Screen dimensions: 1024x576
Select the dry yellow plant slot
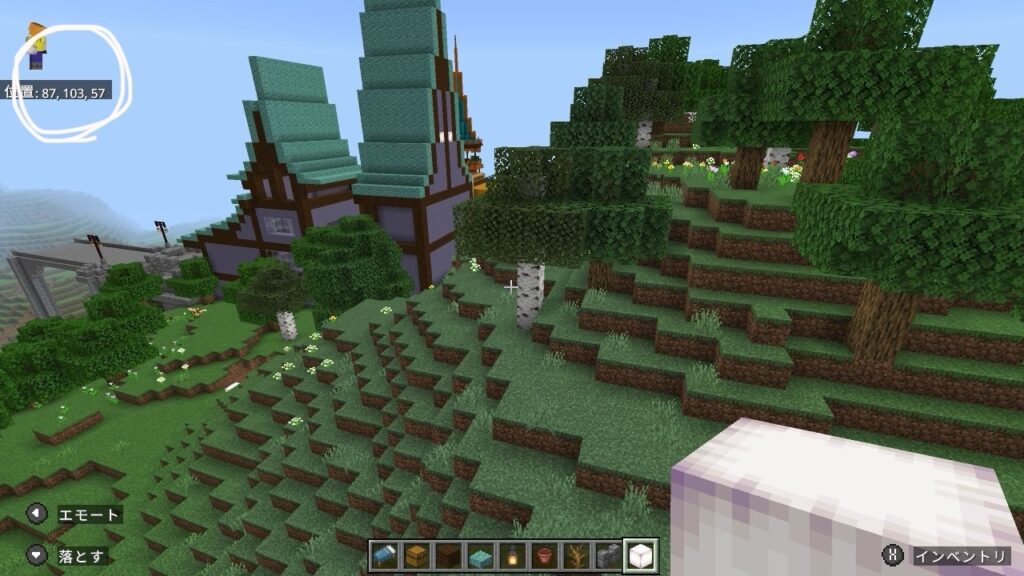click(574, 556)
